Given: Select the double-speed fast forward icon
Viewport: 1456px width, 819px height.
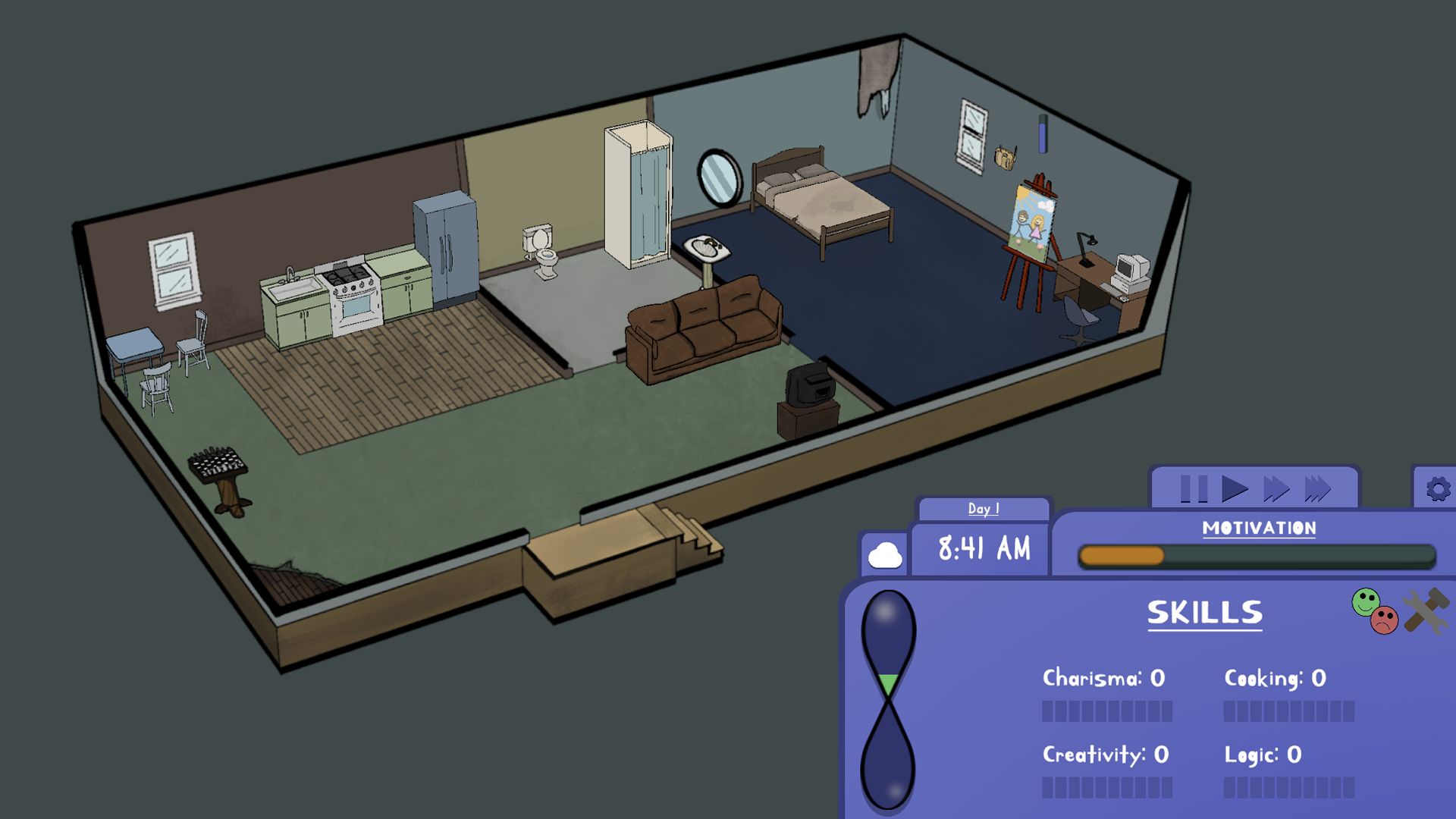Looking at the screenshot, I should point(1275,489).
